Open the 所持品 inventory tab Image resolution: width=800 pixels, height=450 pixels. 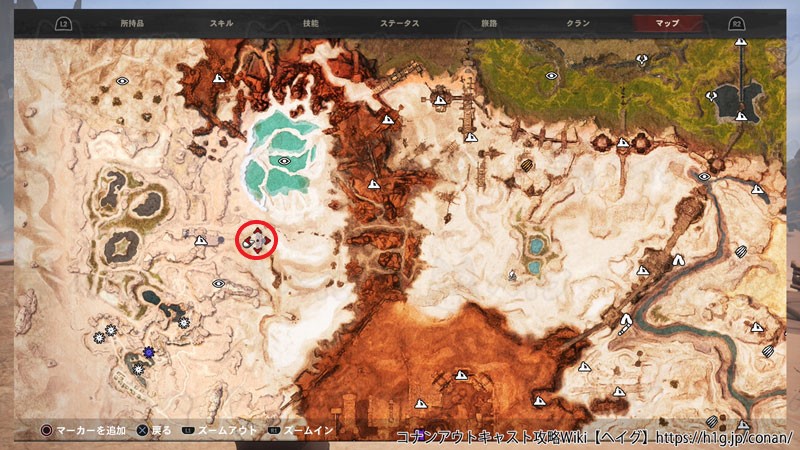point(132,22)
